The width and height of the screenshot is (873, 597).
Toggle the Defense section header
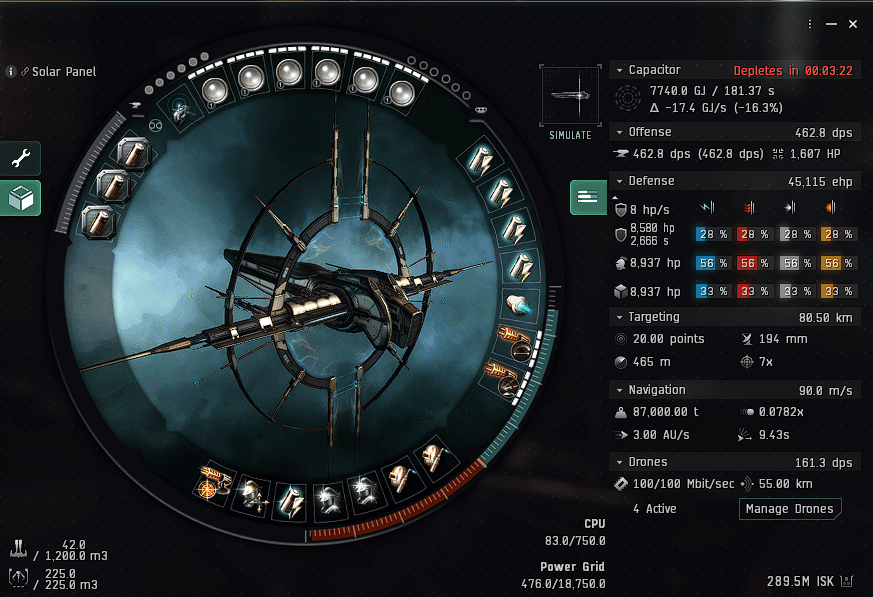(x=618, y=181)
